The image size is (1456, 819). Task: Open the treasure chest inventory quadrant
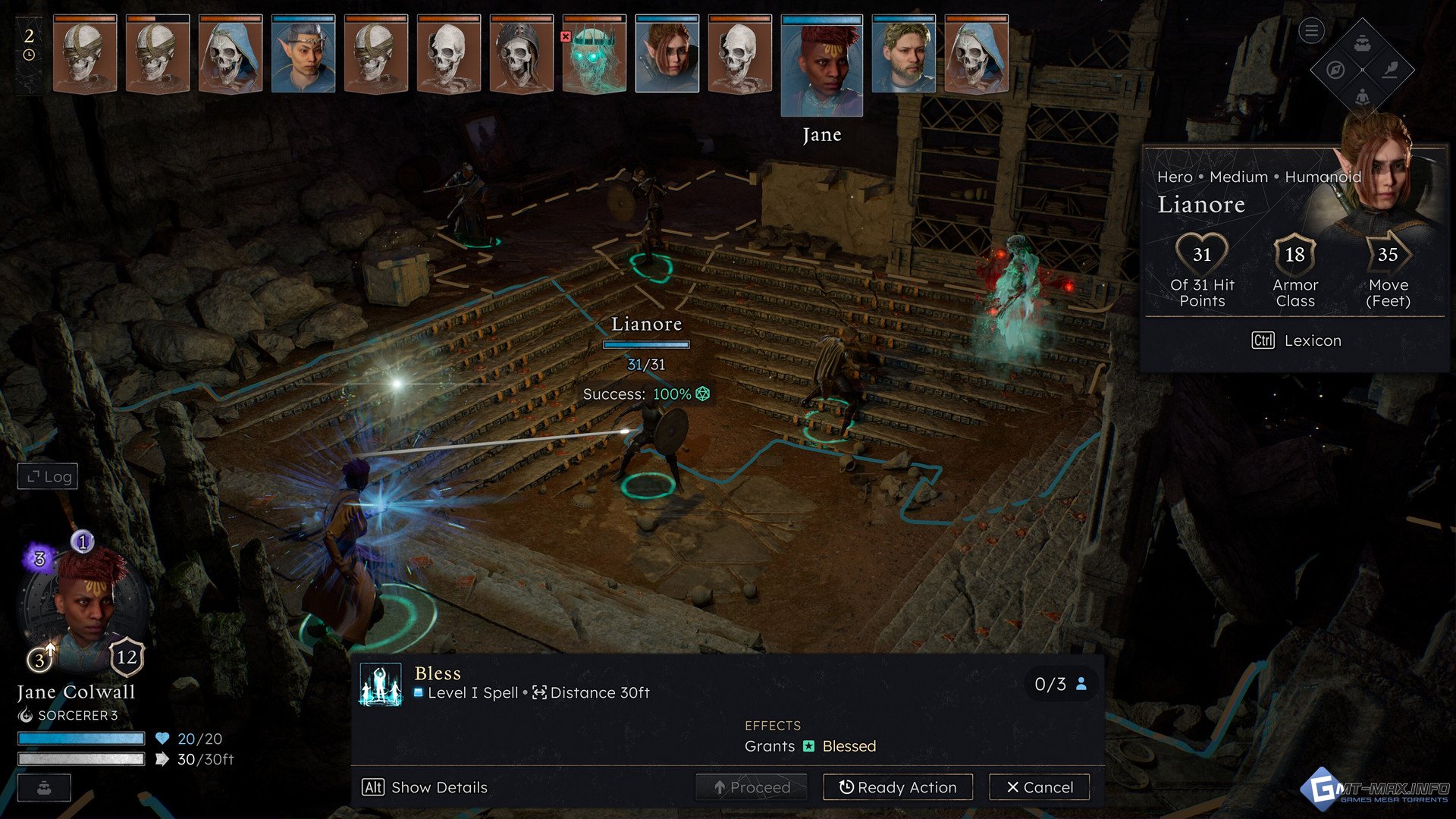pyautogui.click(x=1363, y=43)
